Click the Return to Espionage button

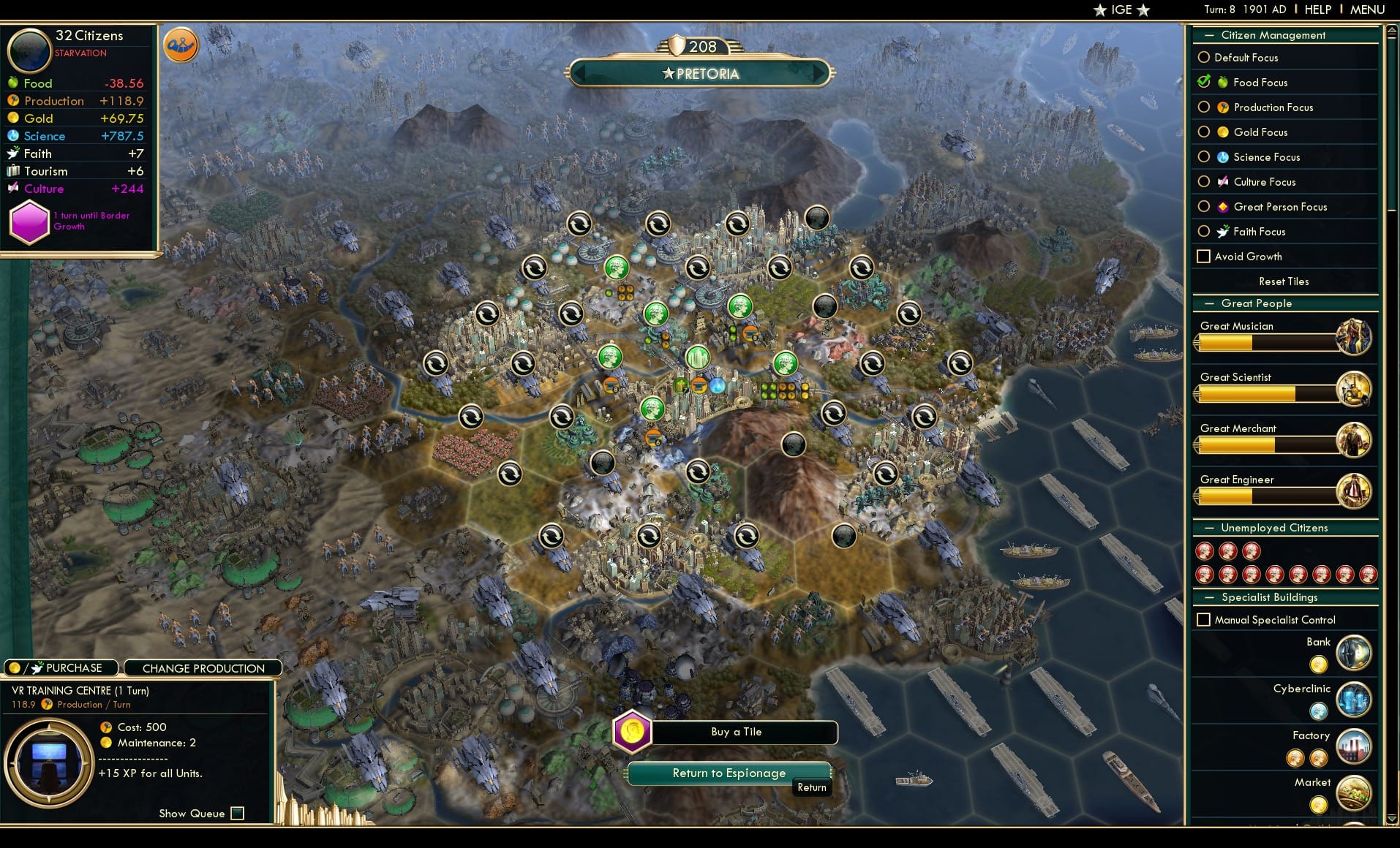pos(729,773)
